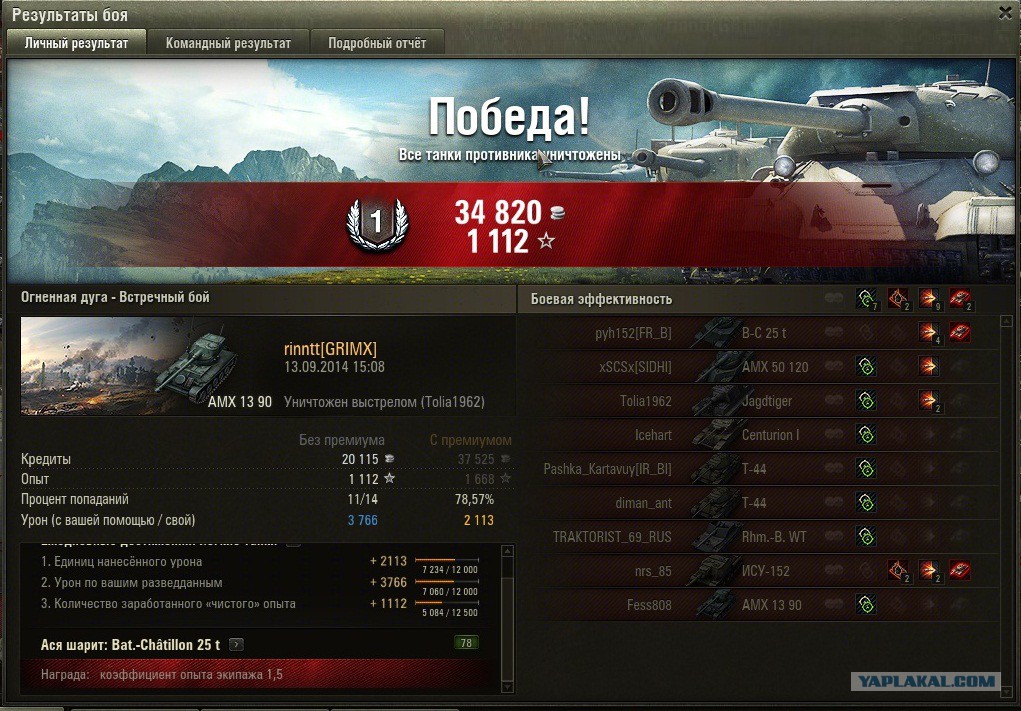Image resolution: width=1021 pixels, height=711 pixels.
Task: Show the Подробный отчёт tab
Action: coord(377,43)
